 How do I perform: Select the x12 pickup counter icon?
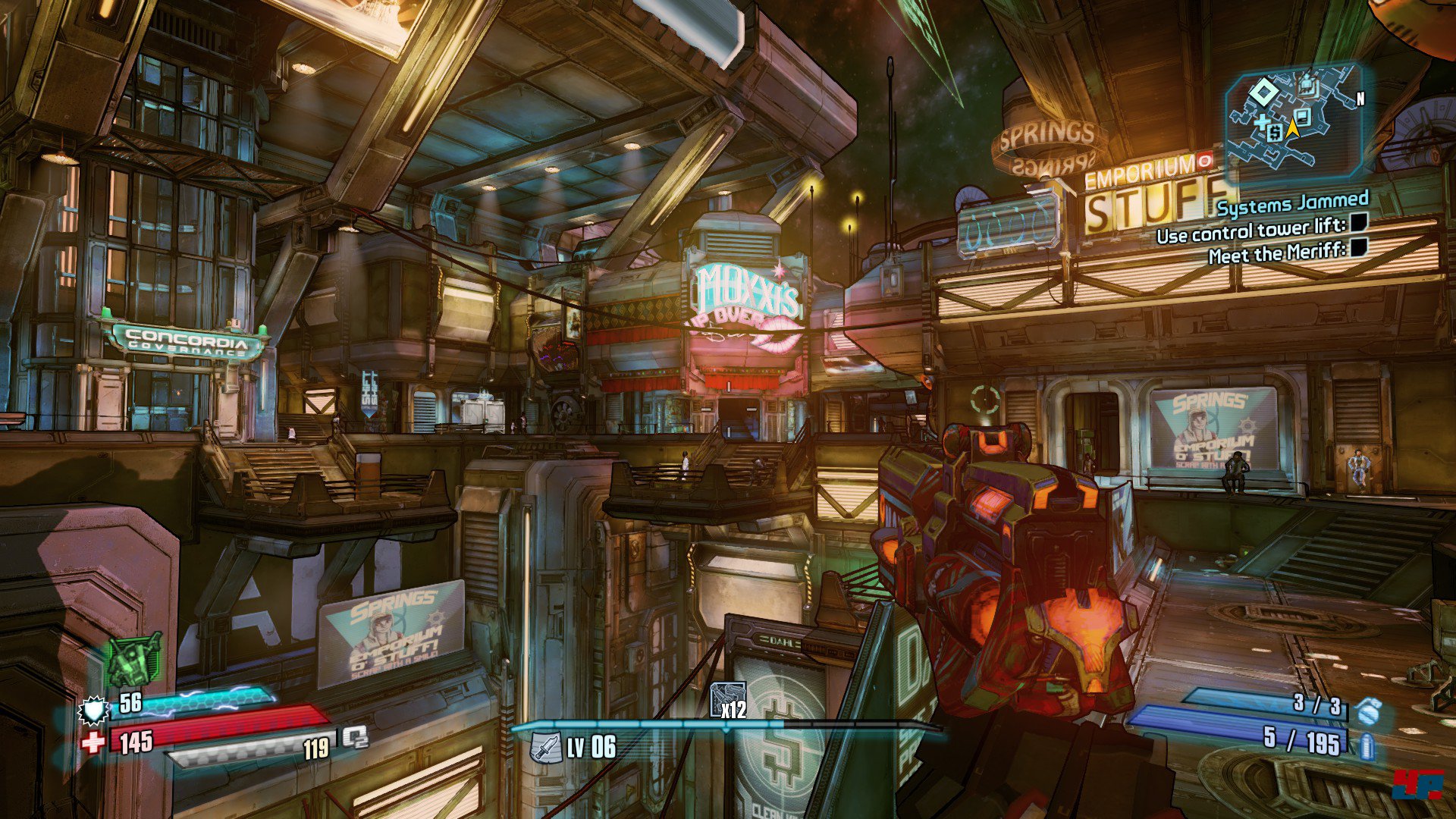[727, 700]
